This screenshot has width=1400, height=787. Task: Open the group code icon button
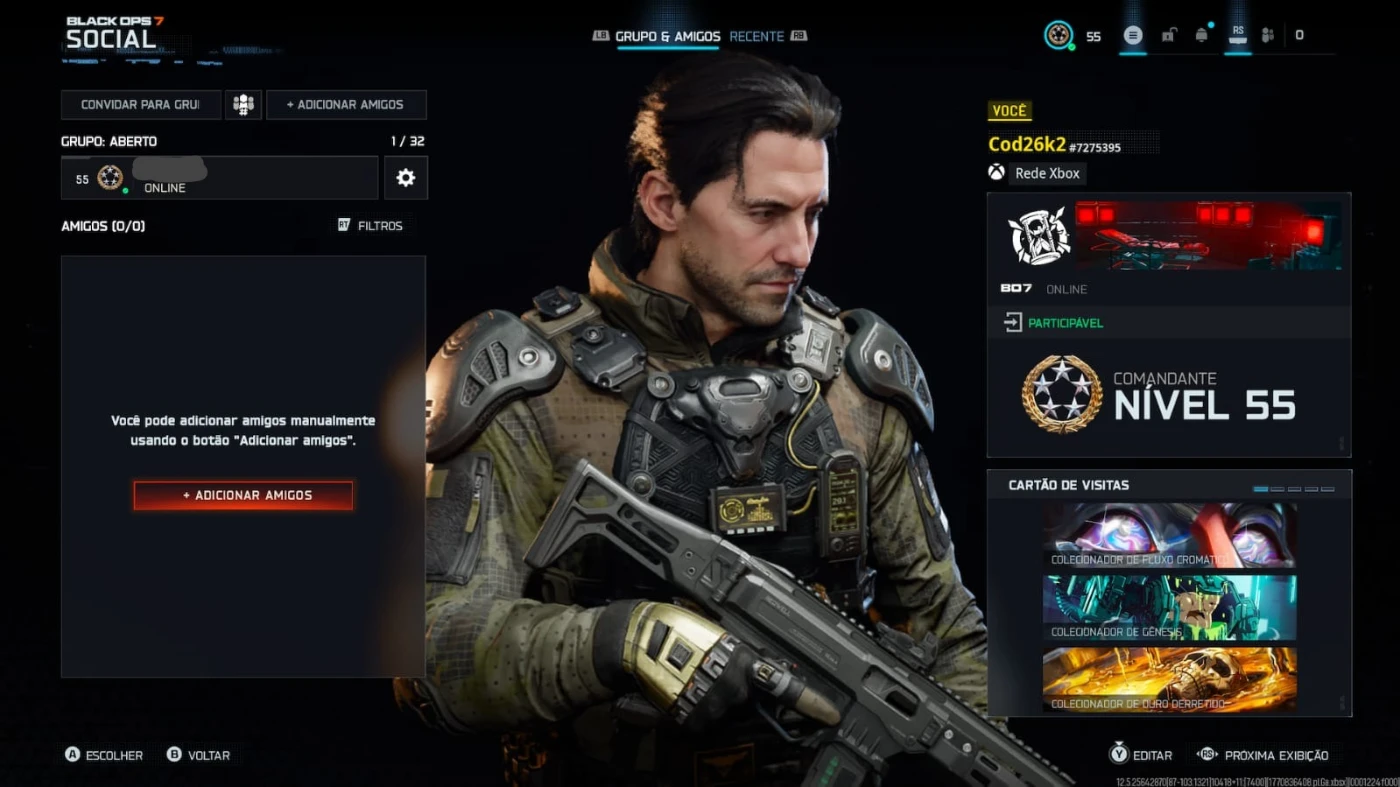pyautogui.click(x=243, y=105)
